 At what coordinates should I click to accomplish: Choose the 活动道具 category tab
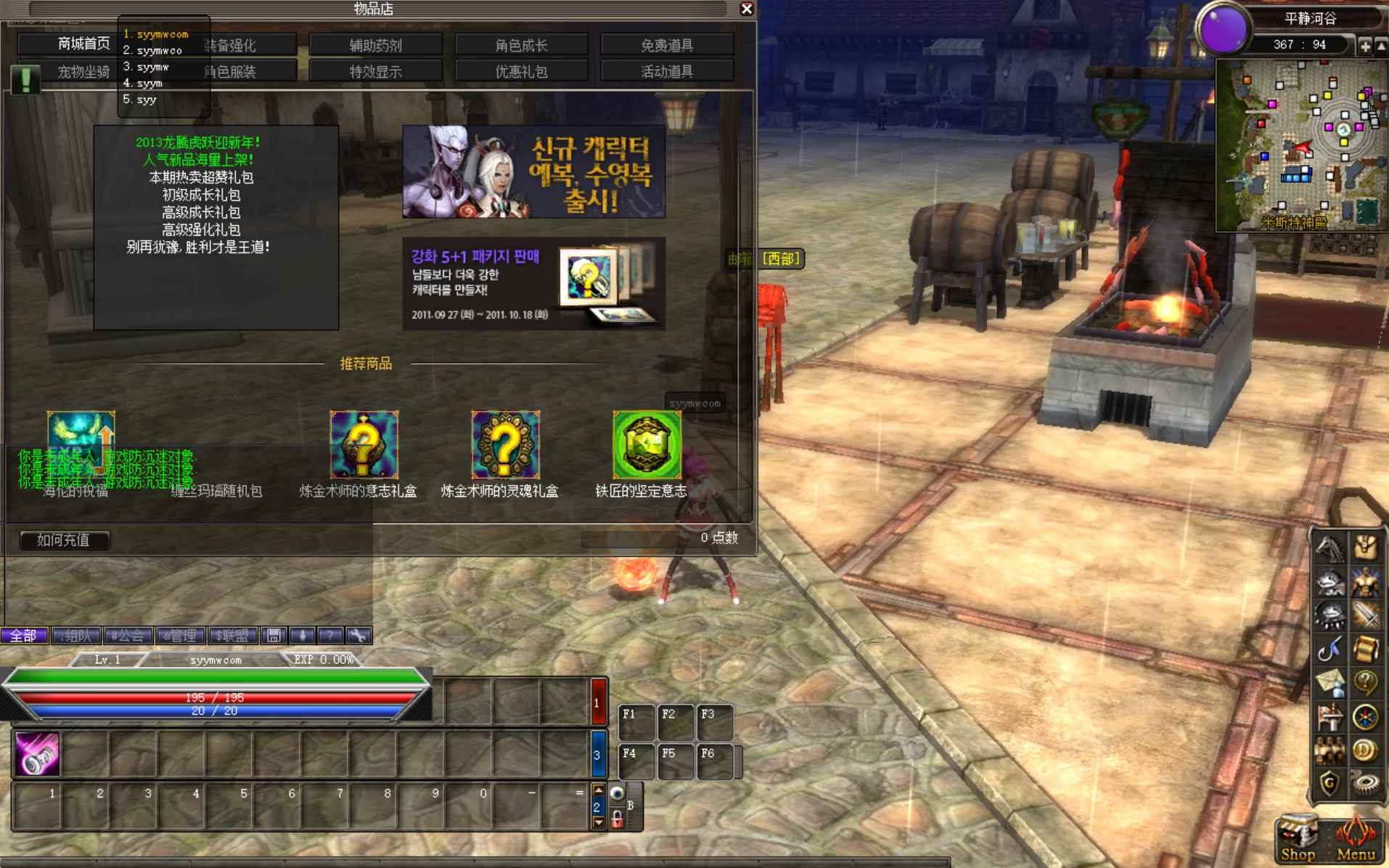pyautogui.click(x=667, y=71)
